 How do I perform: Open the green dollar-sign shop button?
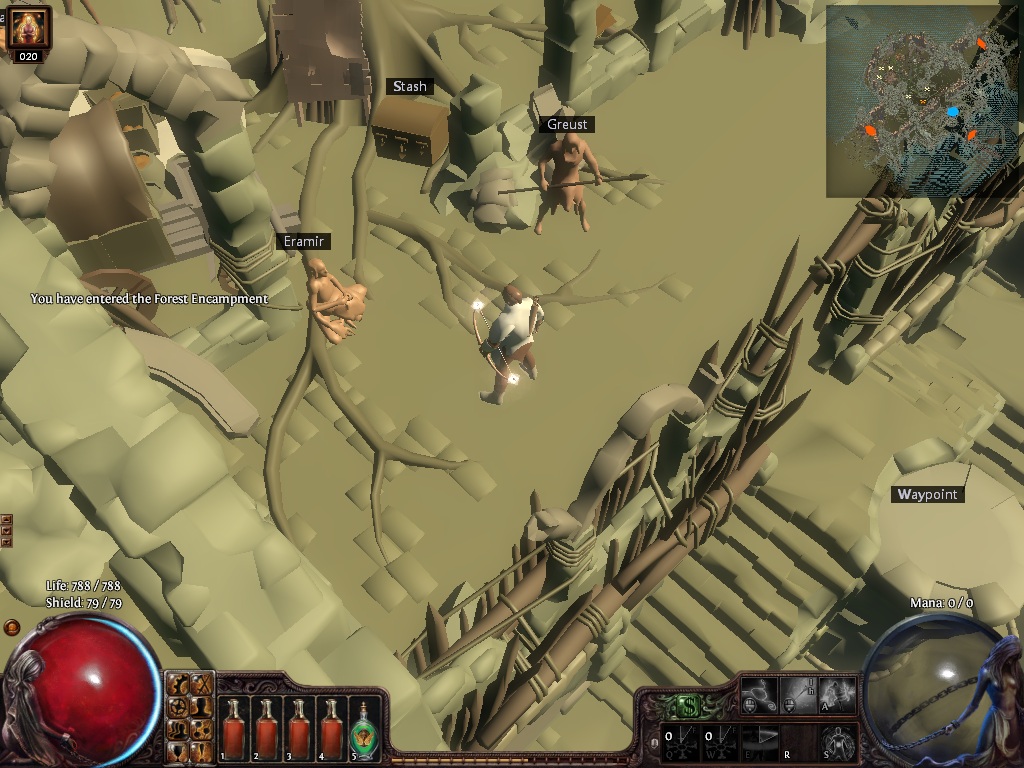point(688,706)
